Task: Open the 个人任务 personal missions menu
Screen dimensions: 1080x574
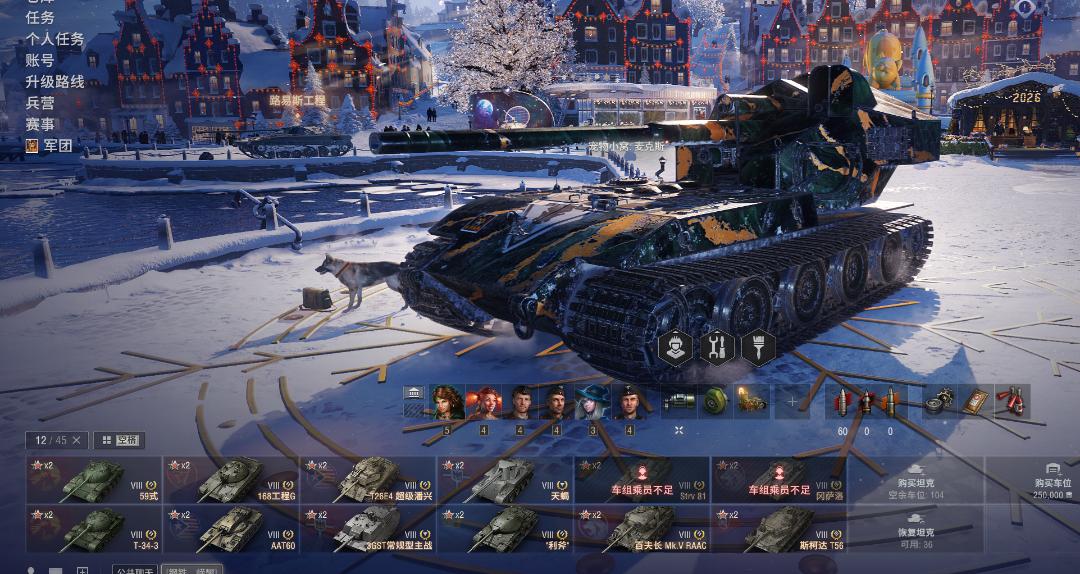Action: point(54,39)
